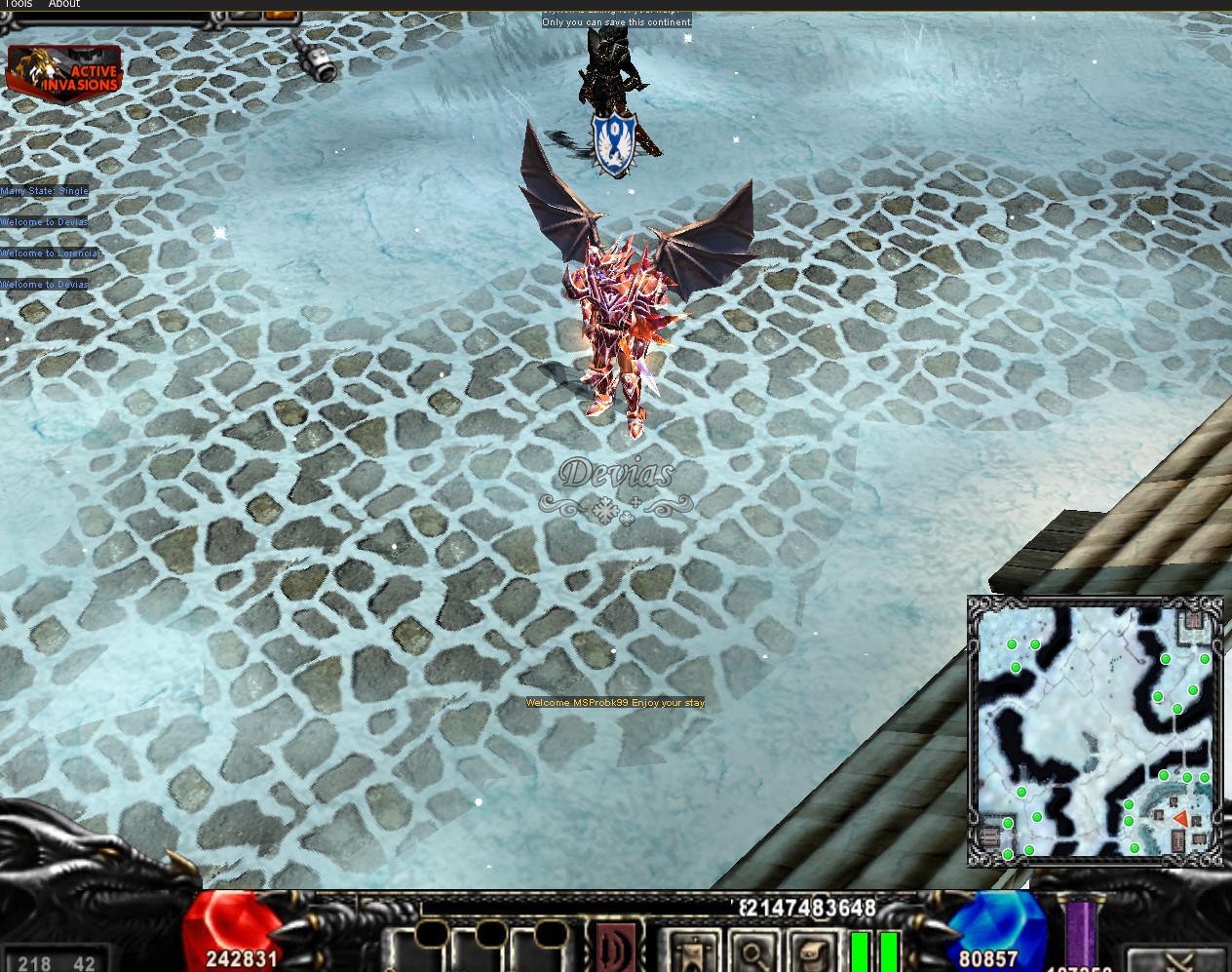Open the About menu
Image resolution: width=1232 pixels, height=972 pixels.
64,4
